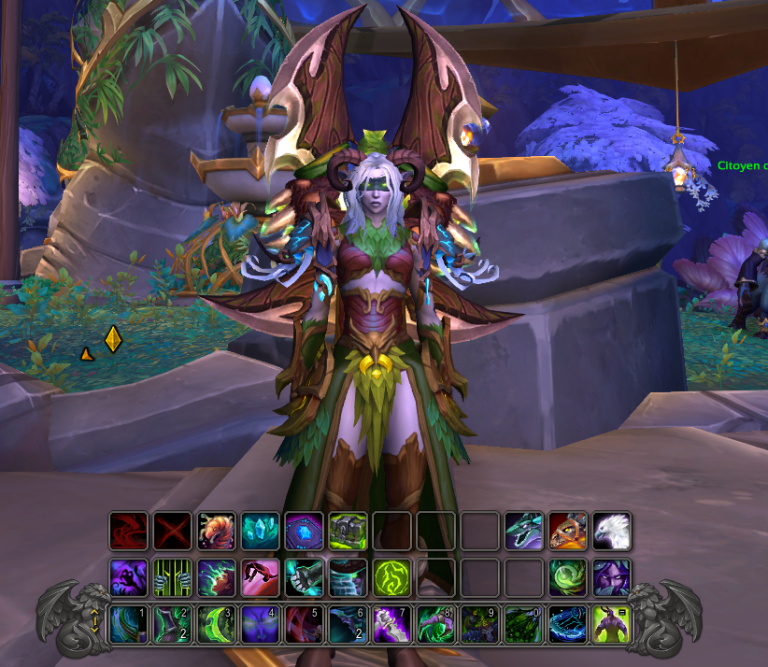Use the purple demon face ability in slot 4
The width and height of the screenshot is (768, 667).
260,624
